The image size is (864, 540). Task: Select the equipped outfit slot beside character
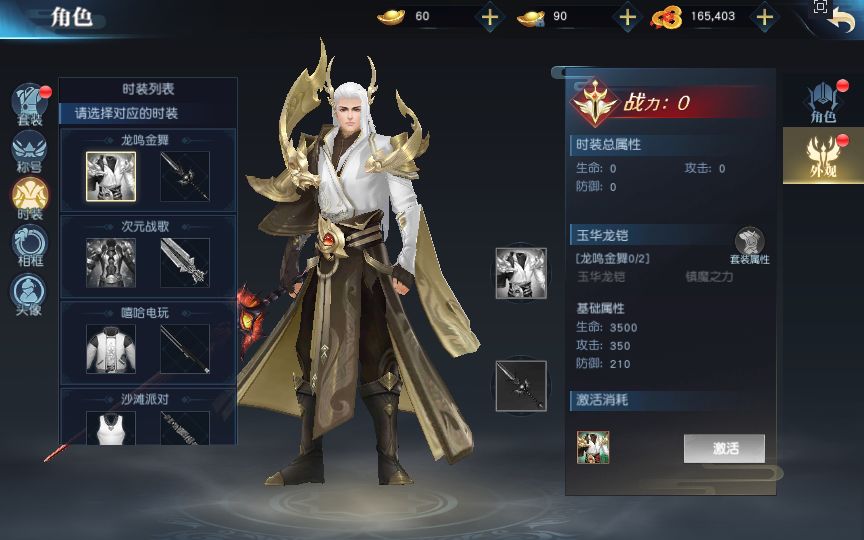click(x=521, y=273)
